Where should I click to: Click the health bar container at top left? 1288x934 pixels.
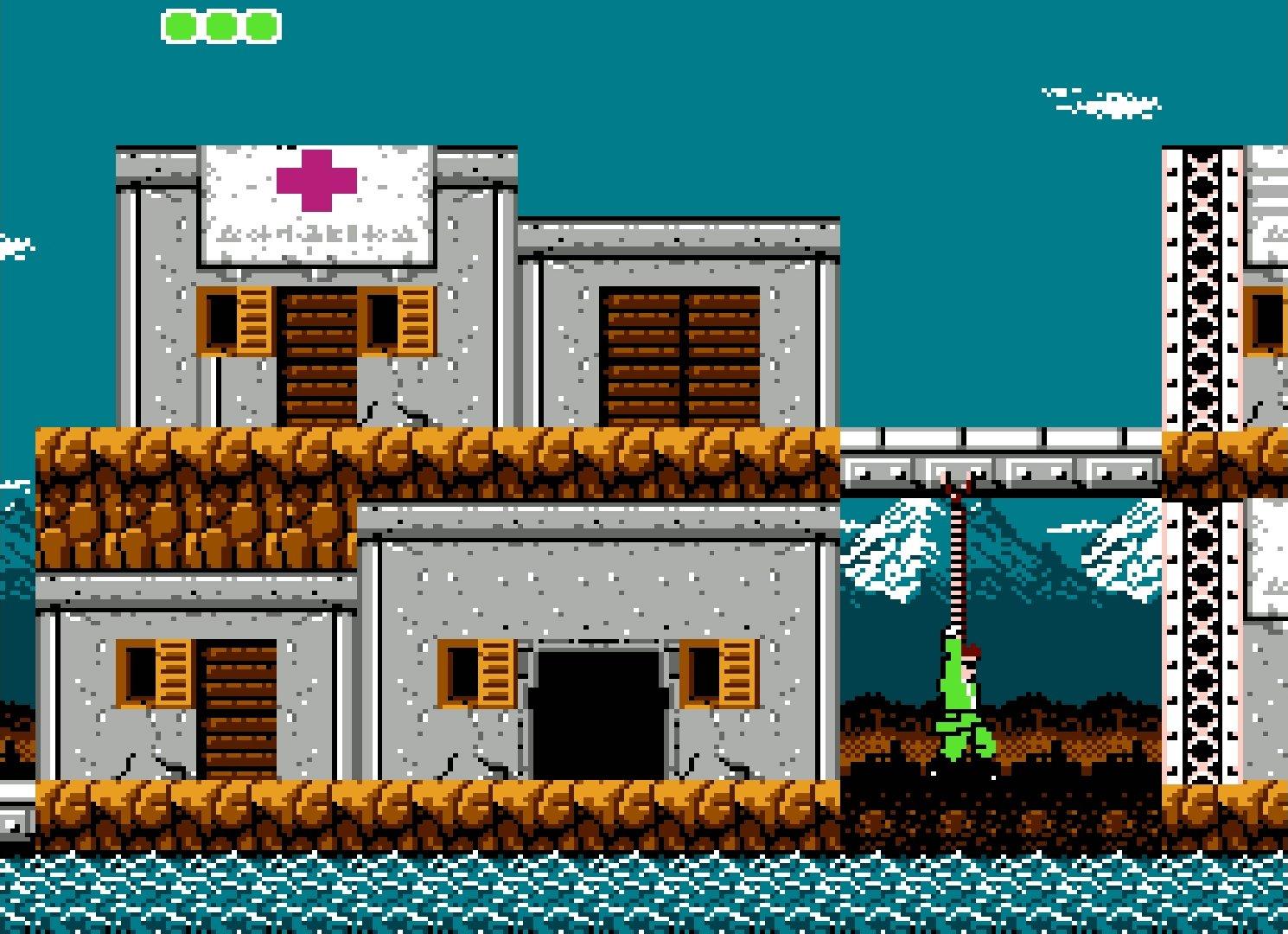coord(220,25)
